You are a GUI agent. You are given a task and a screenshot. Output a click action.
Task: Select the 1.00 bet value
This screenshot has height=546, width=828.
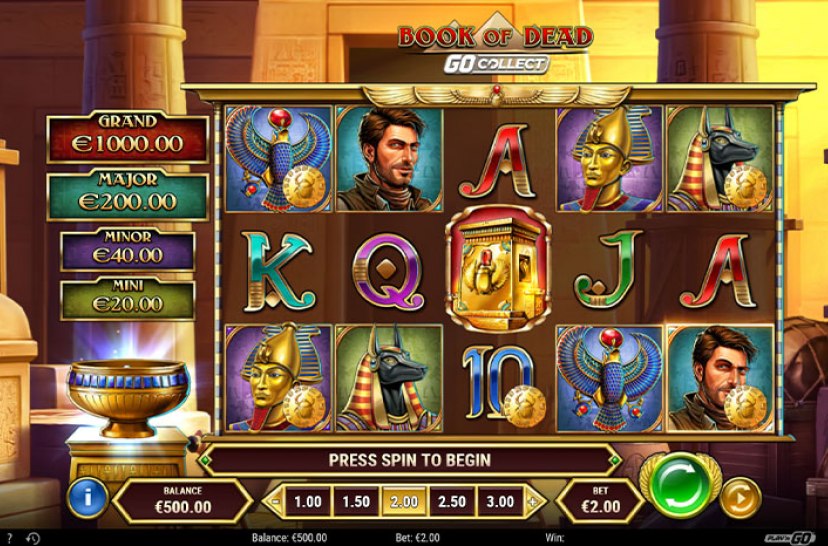point(309,502)
